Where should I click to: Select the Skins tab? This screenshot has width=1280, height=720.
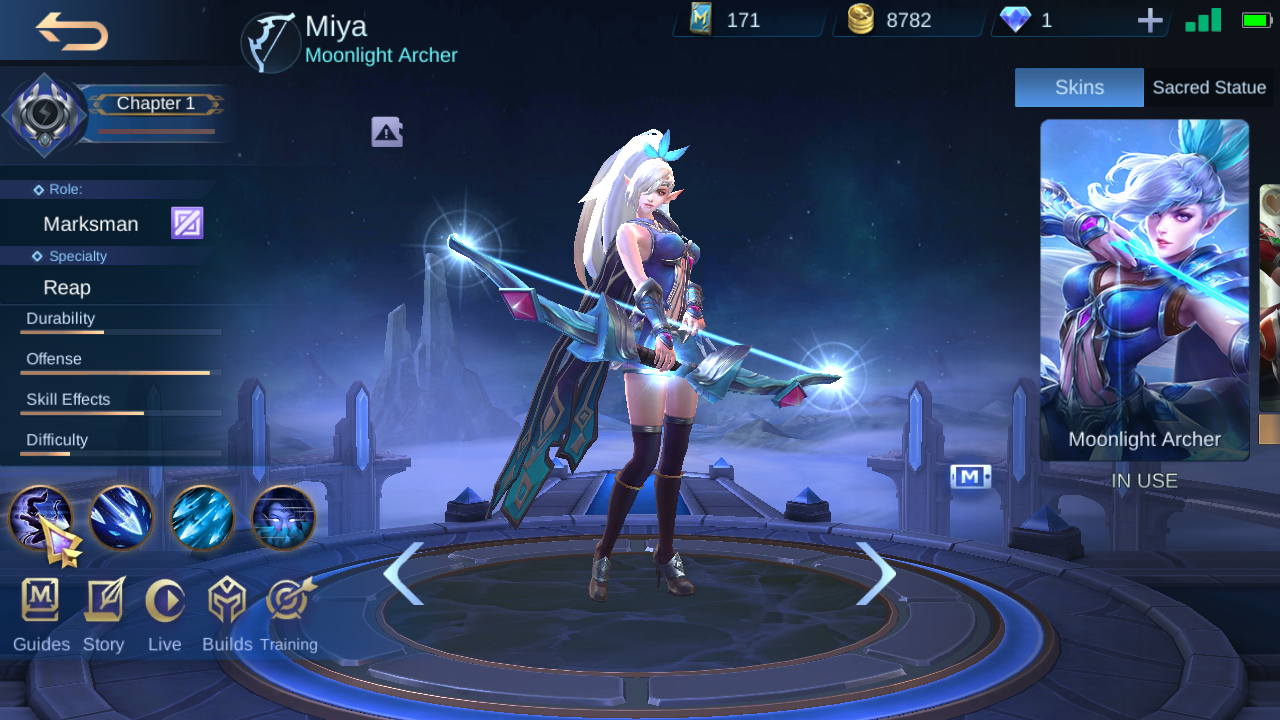(x=1079, y=87)
